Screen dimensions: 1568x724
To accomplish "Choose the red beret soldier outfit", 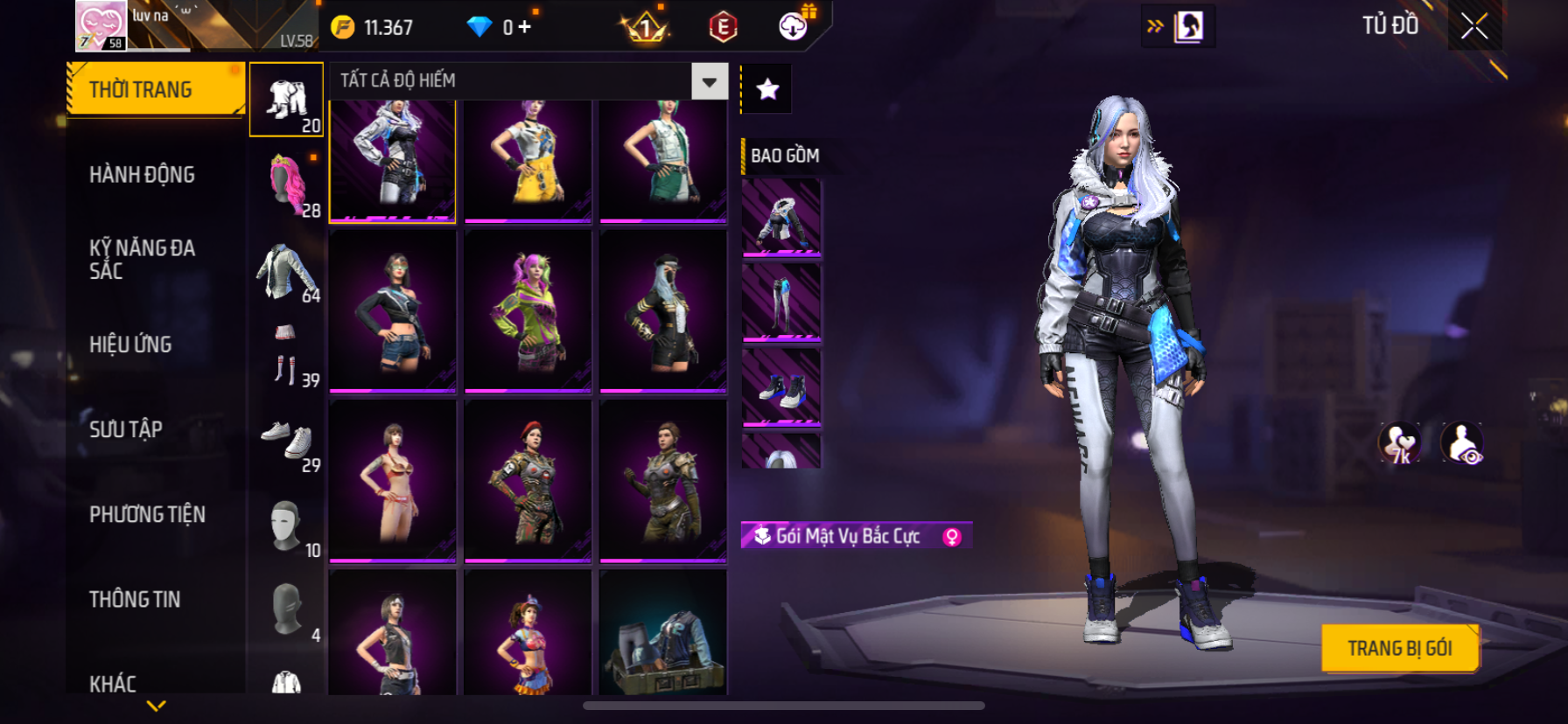I will click(x=528, y=480).
